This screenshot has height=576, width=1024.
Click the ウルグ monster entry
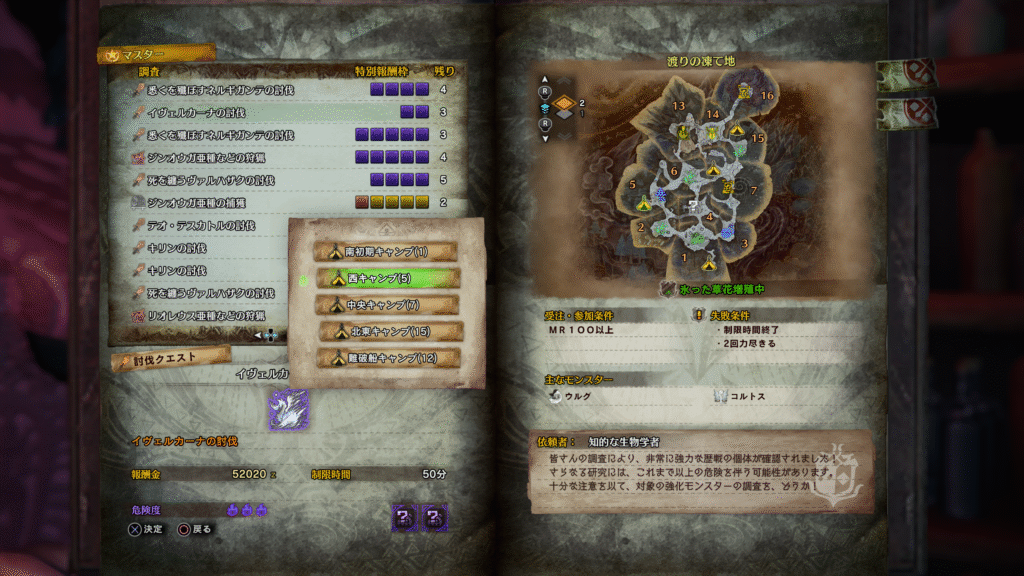(574, 396)
